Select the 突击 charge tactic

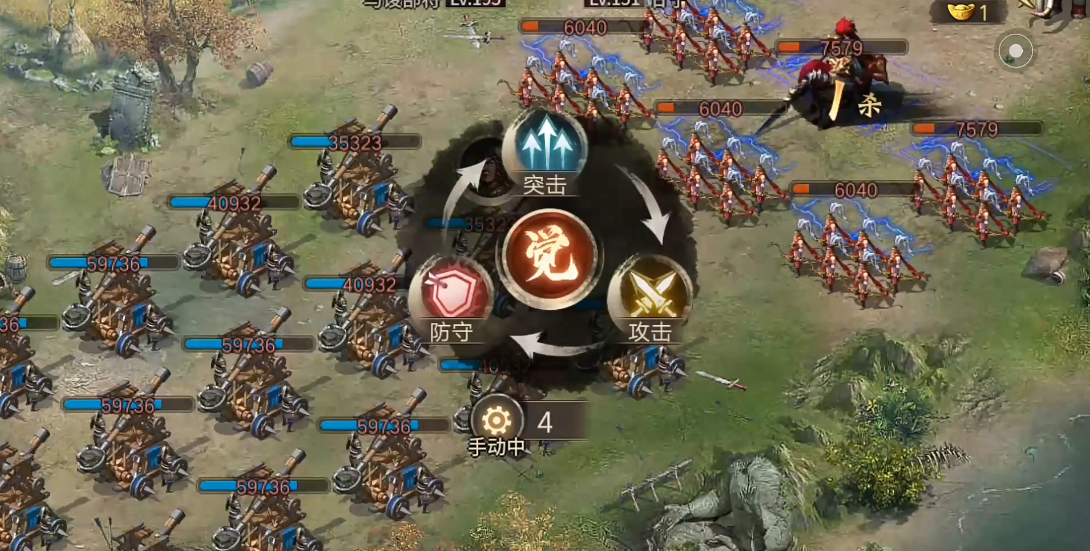544,150
